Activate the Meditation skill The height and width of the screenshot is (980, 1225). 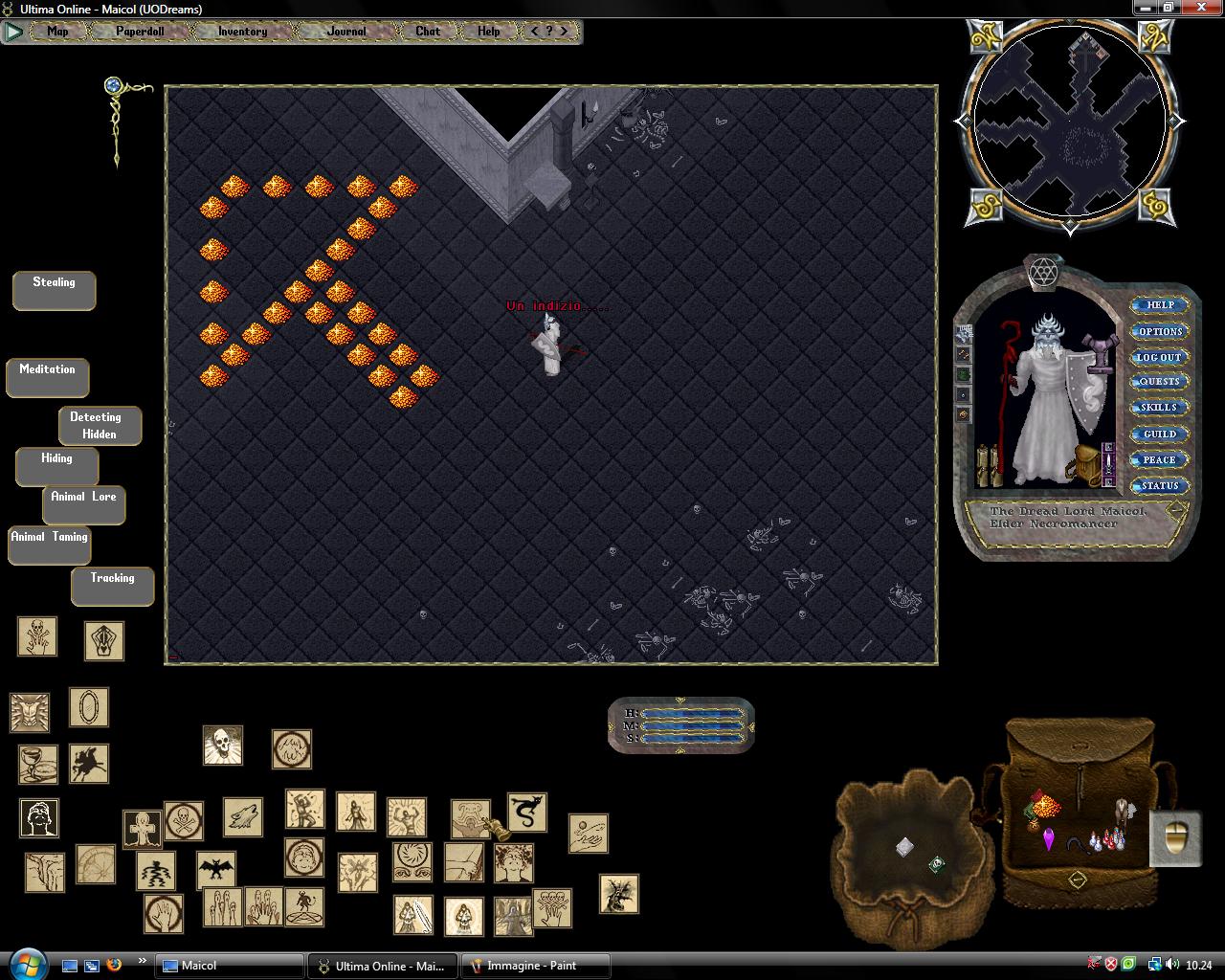[x=47, y=377]
